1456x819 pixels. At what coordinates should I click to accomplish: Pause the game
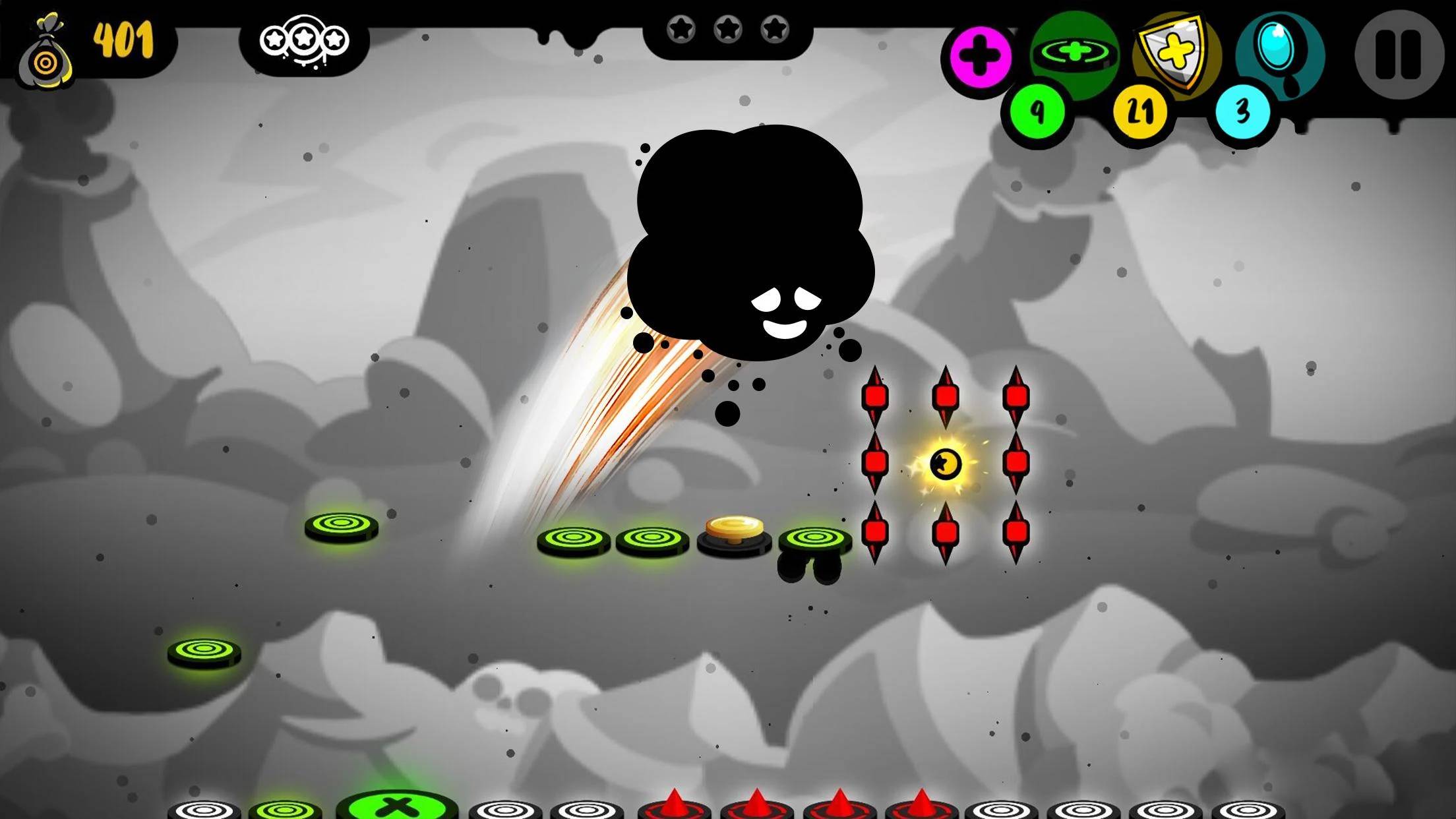pyautogui.click(x=1399, y=54)
